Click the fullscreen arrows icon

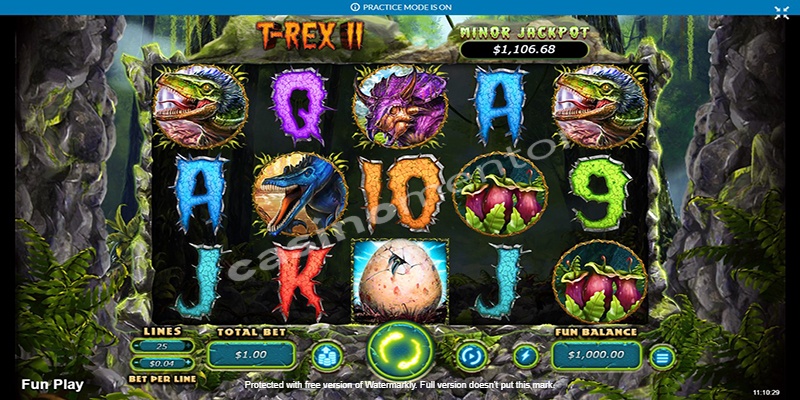point(781,12)
